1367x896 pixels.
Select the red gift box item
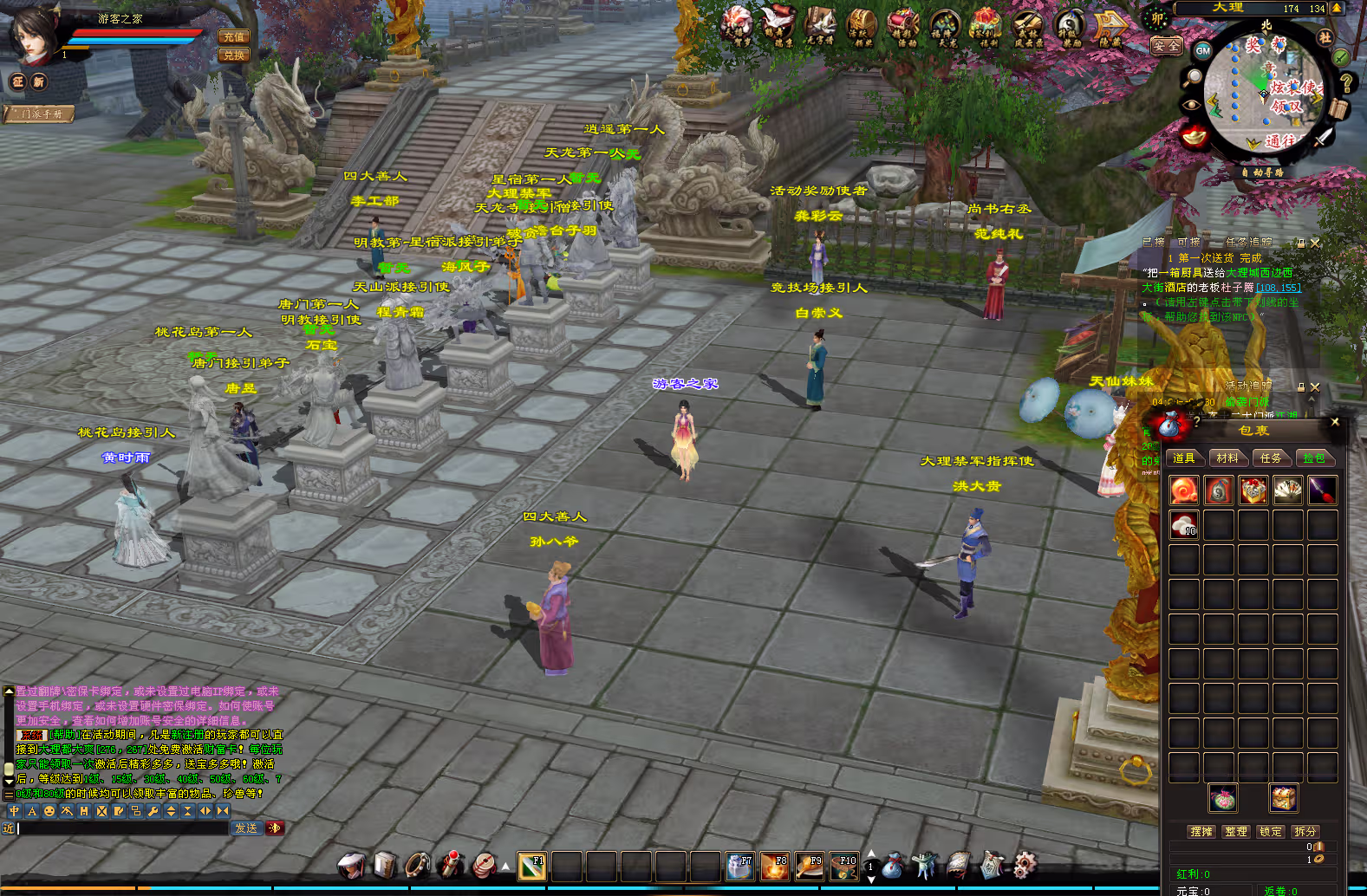[x=1253, y=490]
